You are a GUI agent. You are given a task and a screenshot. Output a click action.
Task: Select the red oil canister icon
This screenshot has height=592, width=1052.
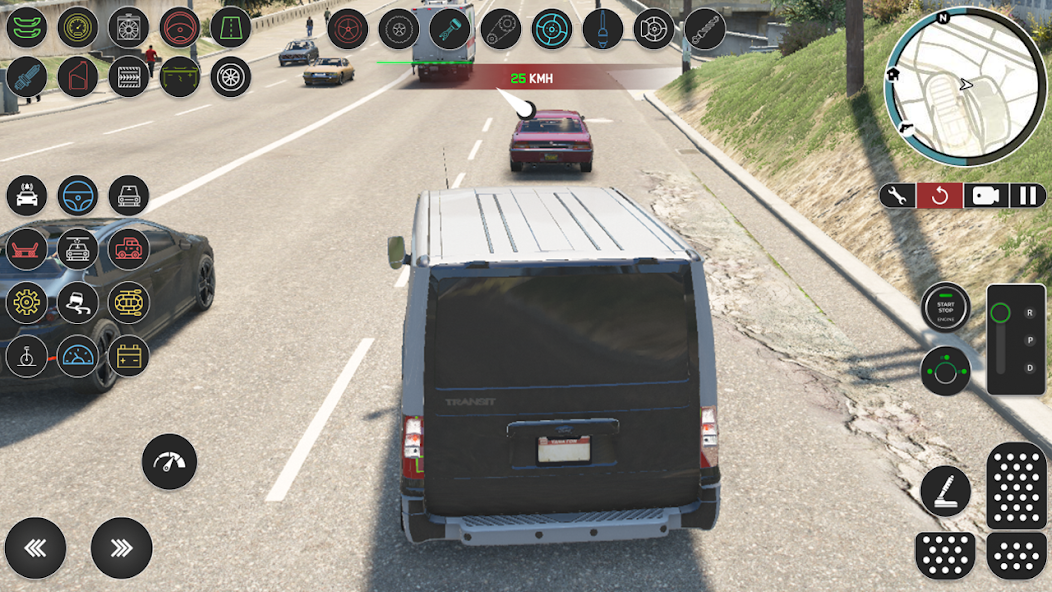click(78, 77)
